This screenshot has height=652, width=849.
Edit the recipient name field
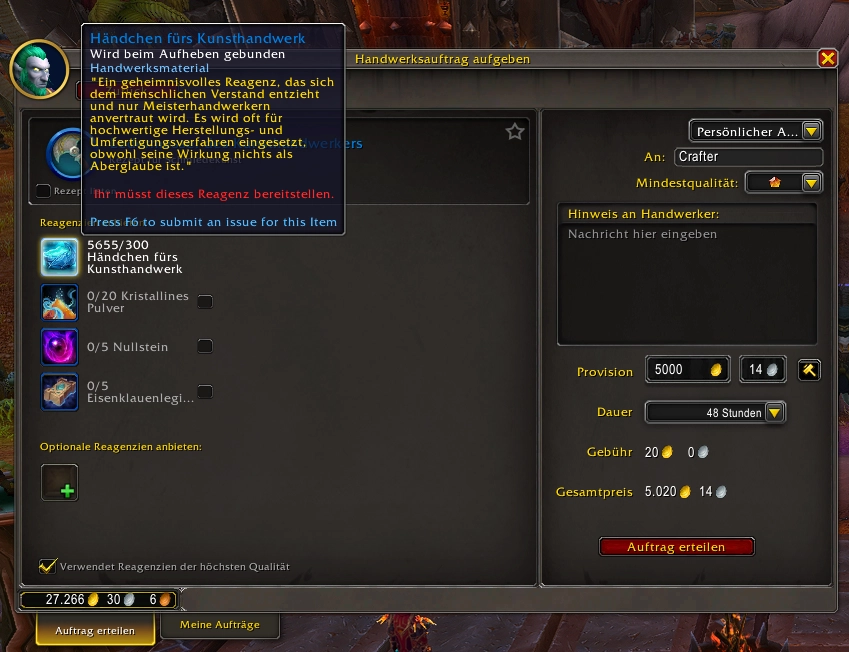coord(748,157)
